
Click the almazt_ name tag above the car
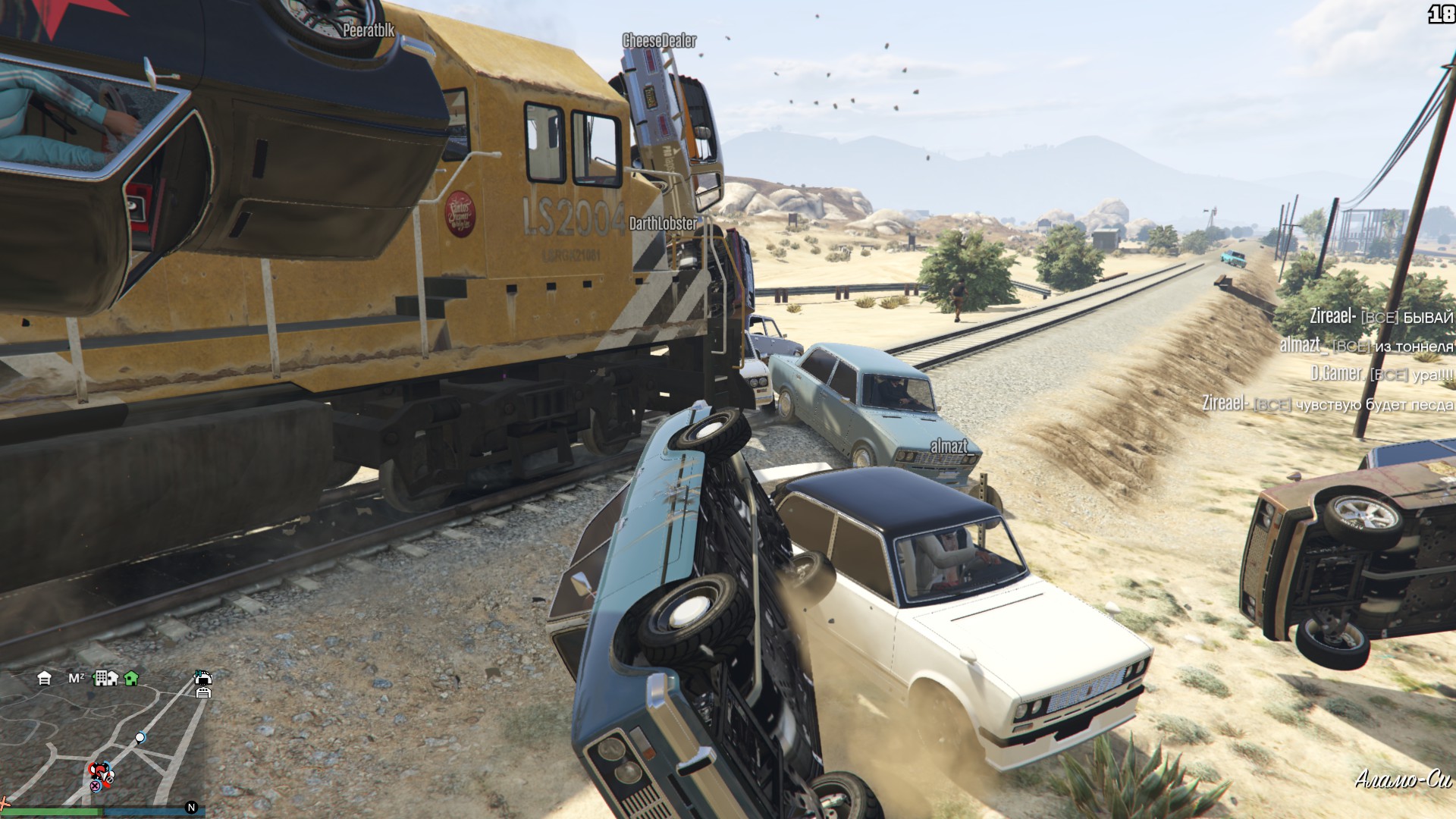(949, 447)
